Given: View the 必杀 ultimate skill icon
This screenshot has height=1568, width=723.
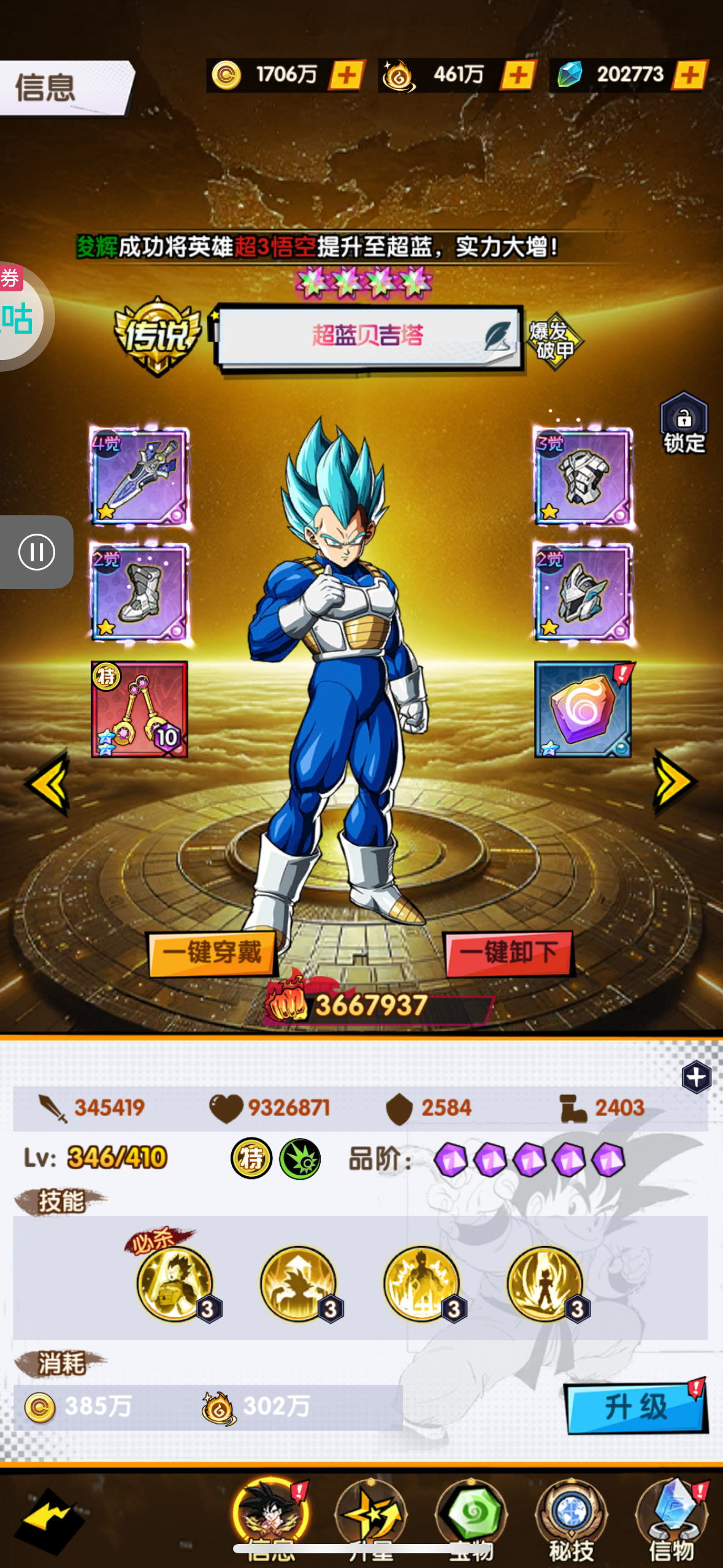Looking at the screenshot, I should (175, 1283).
